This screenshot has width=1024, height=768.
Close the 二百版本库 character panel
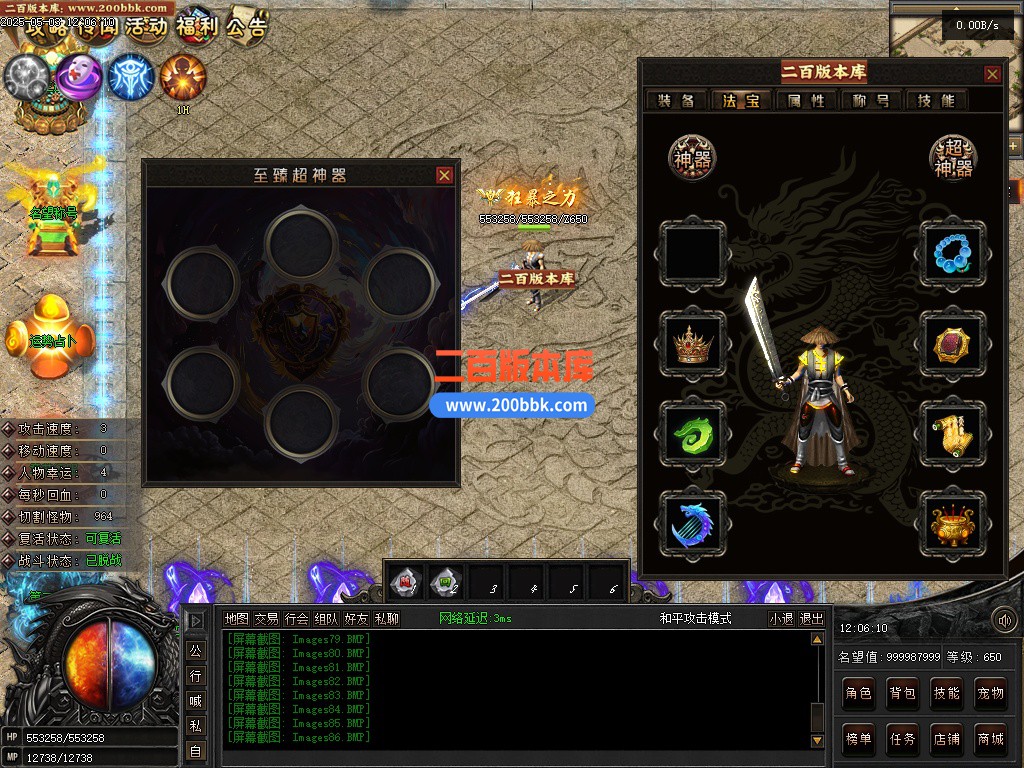click(x=992, y=74)
